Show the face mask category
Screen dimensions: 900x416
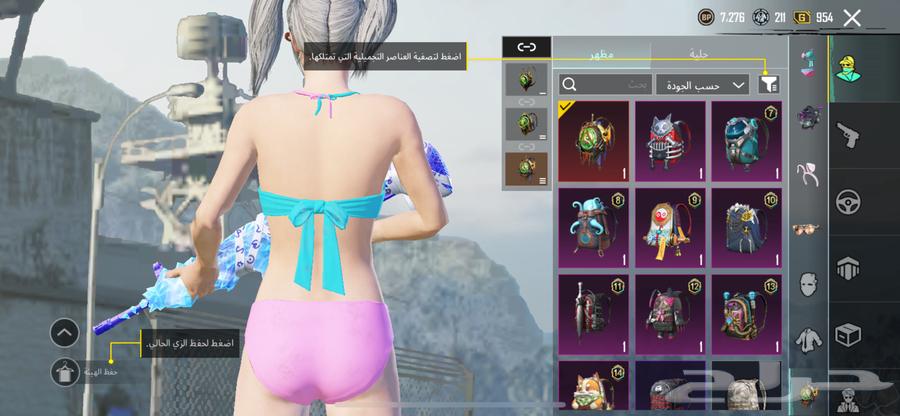click(807, 285)
